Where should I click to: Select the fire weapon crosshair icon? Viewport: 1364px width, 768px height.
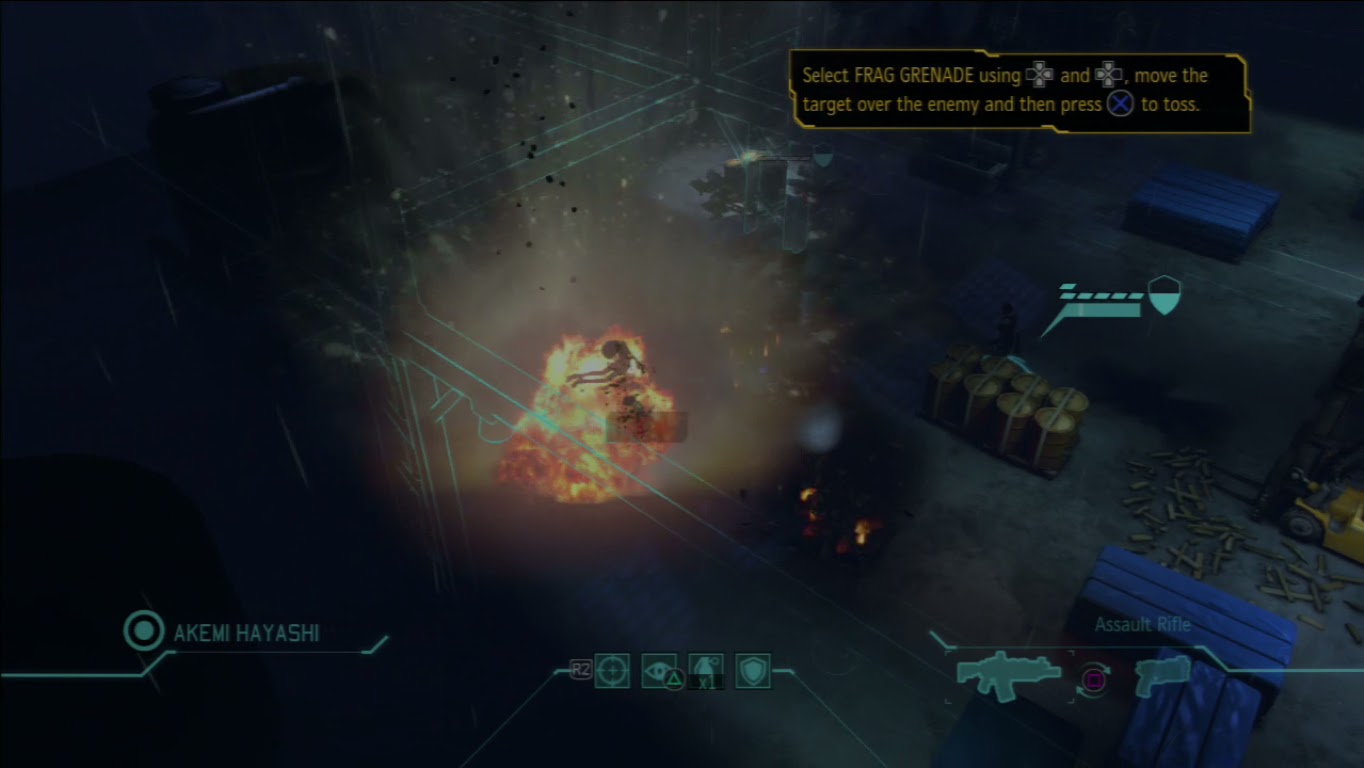613,670
